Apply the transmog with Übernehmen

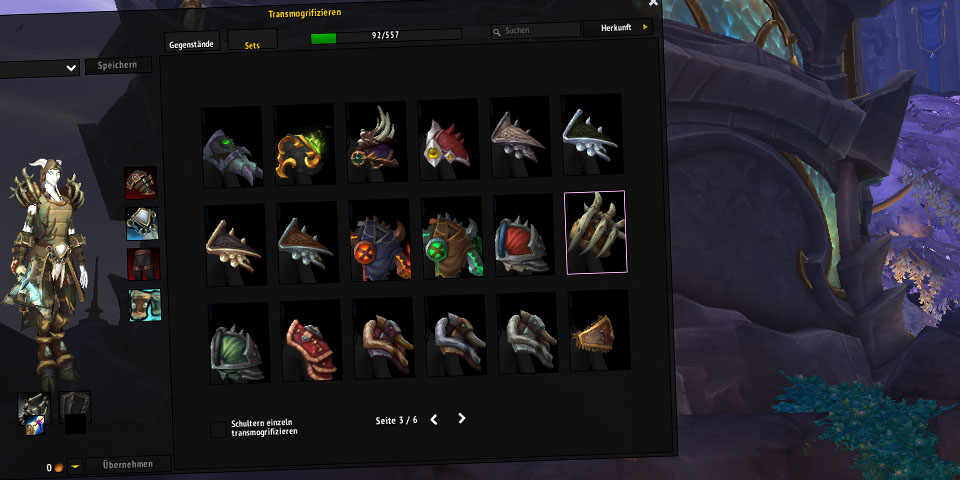tap(127, 464)
